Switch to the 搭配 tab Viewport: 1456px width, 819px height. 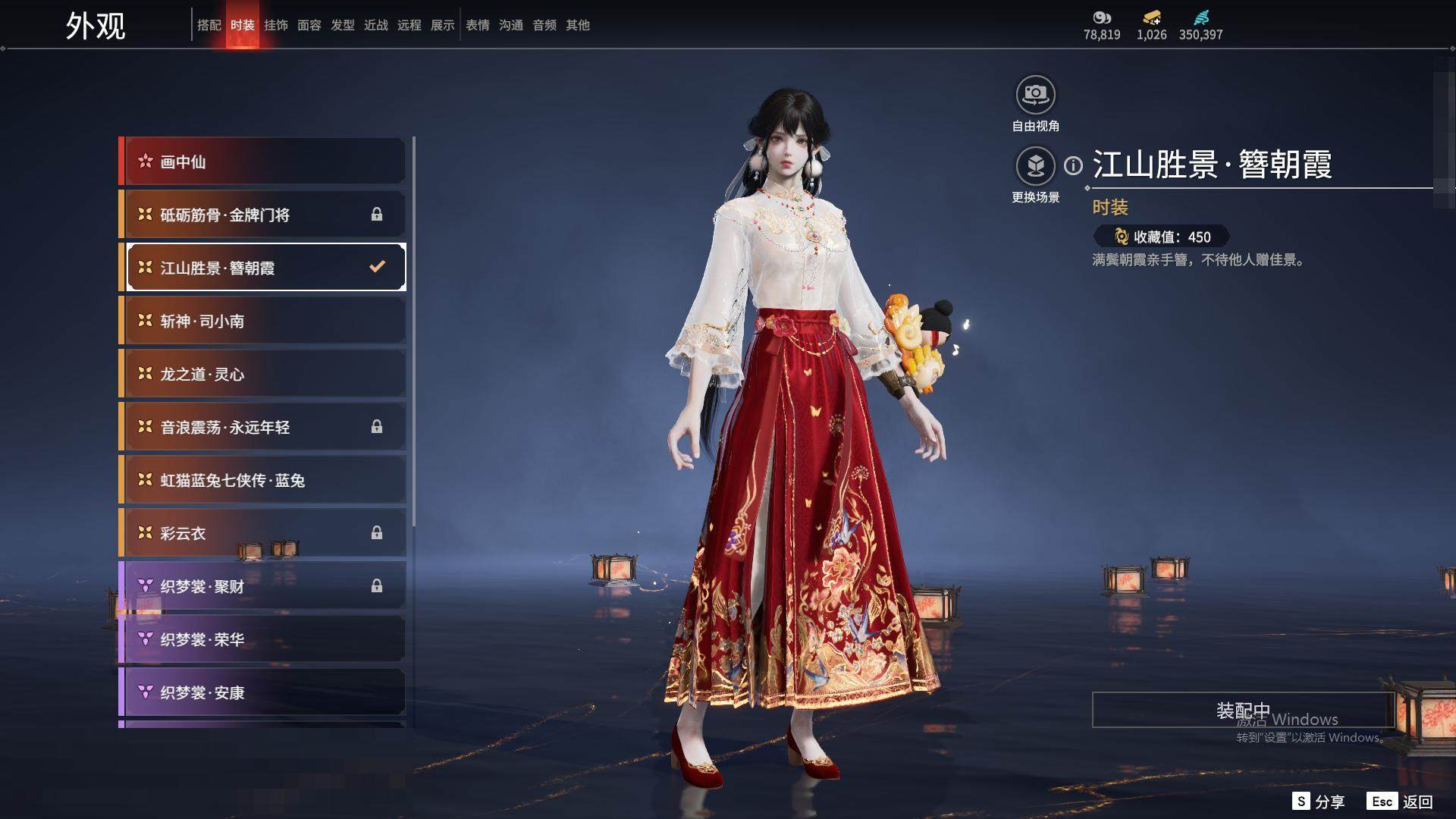(x=209, y=25)
